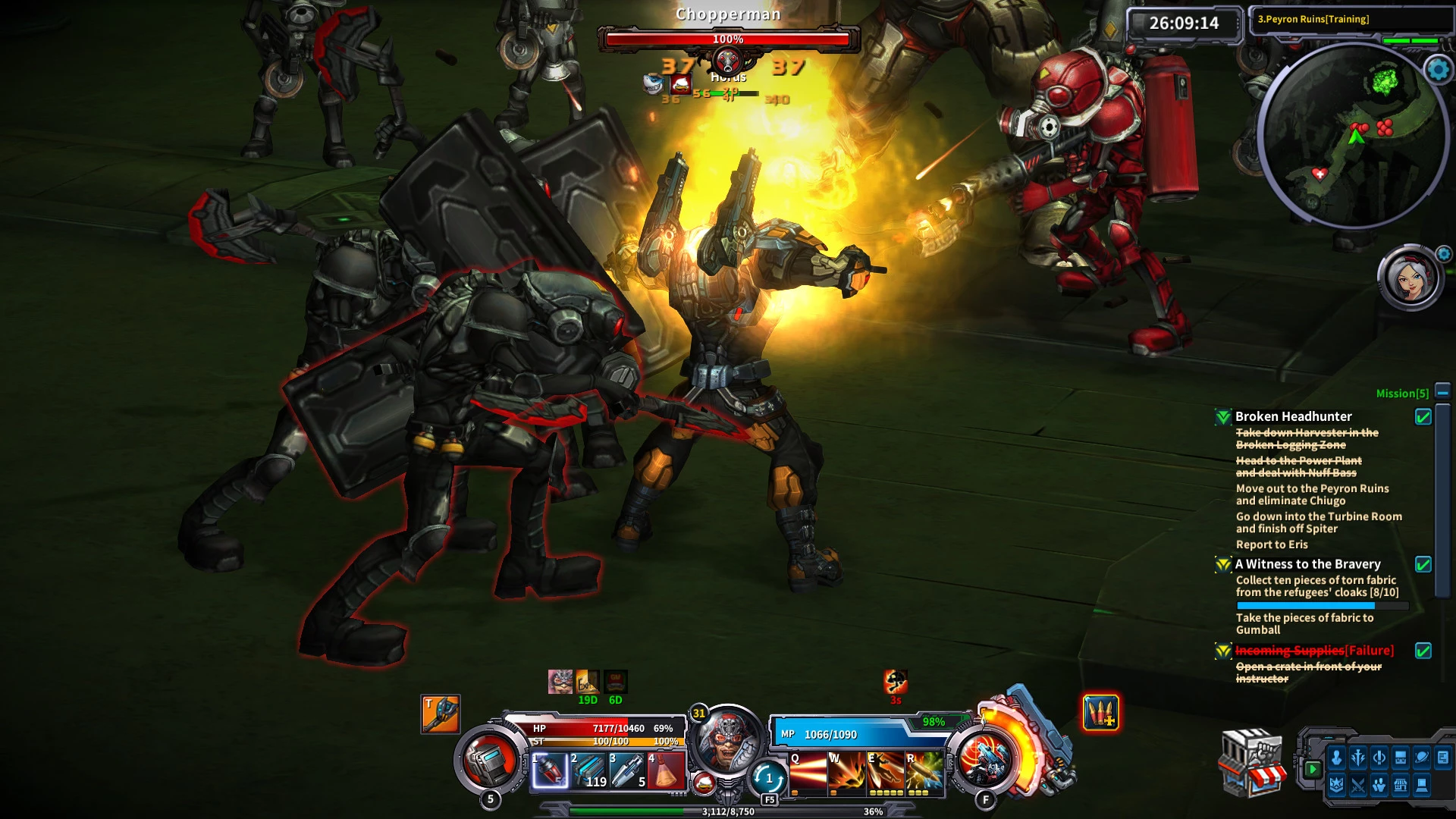Activate the Q laser beam skill
This screenshot has height=819, width=1456.
808,773
